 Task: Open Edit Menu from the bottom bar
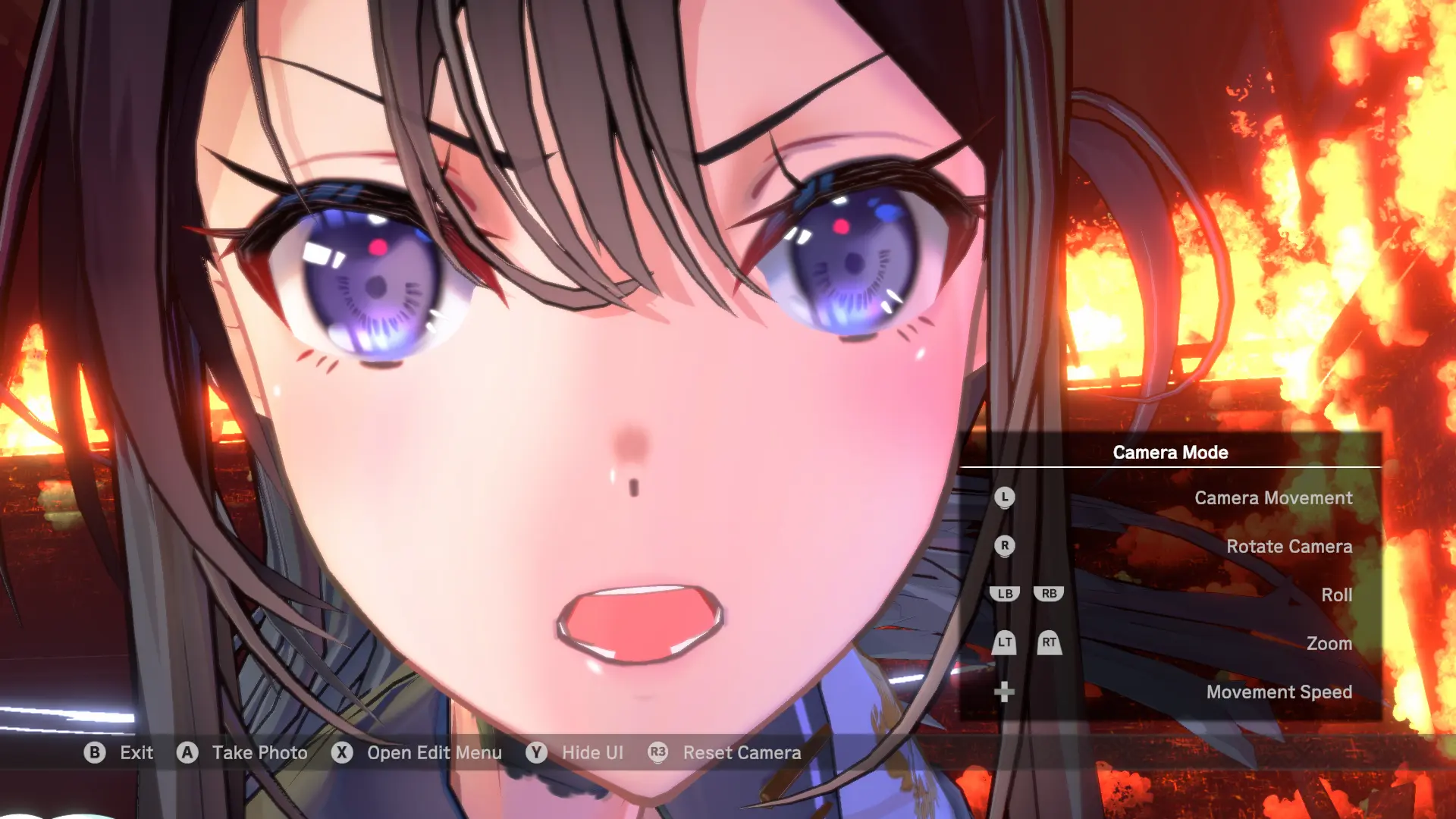[433, 753]
